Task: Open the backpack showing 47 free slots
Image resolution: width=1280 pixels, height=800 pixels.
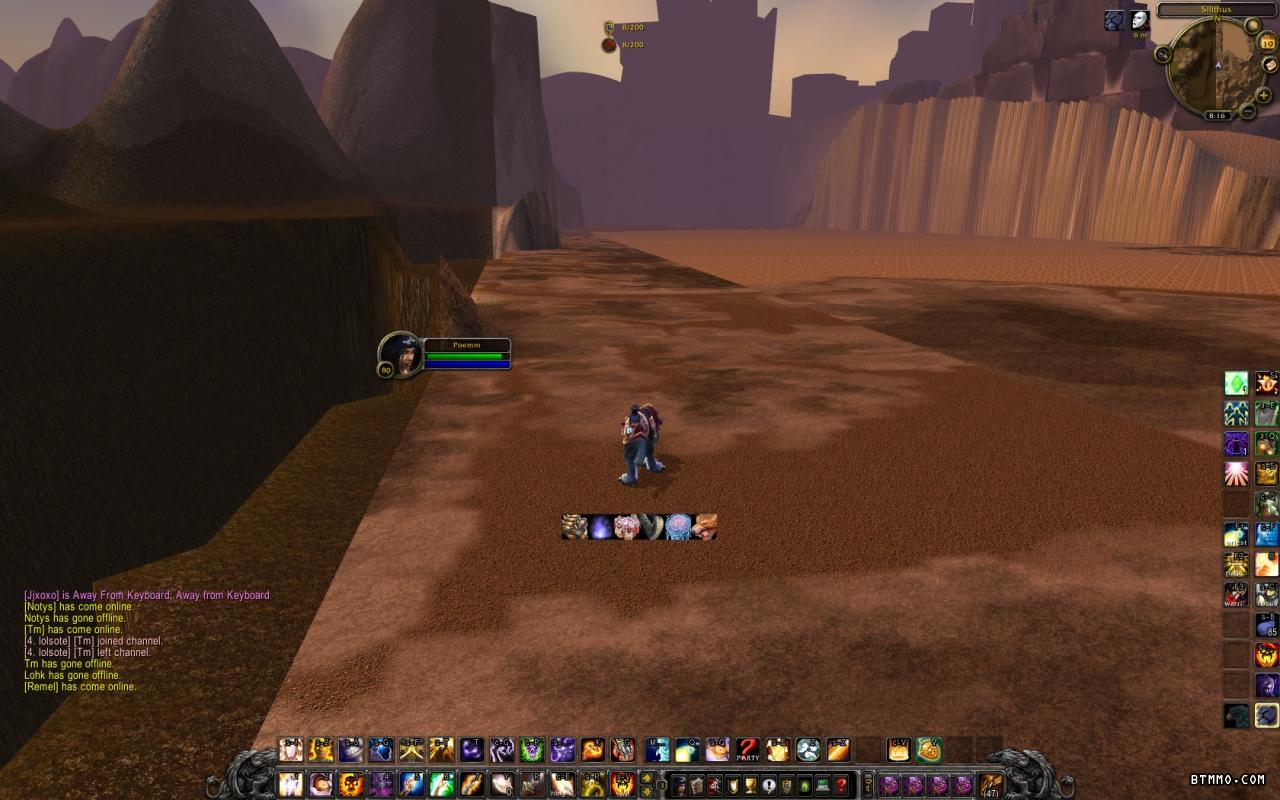Action: click(990, 784)
